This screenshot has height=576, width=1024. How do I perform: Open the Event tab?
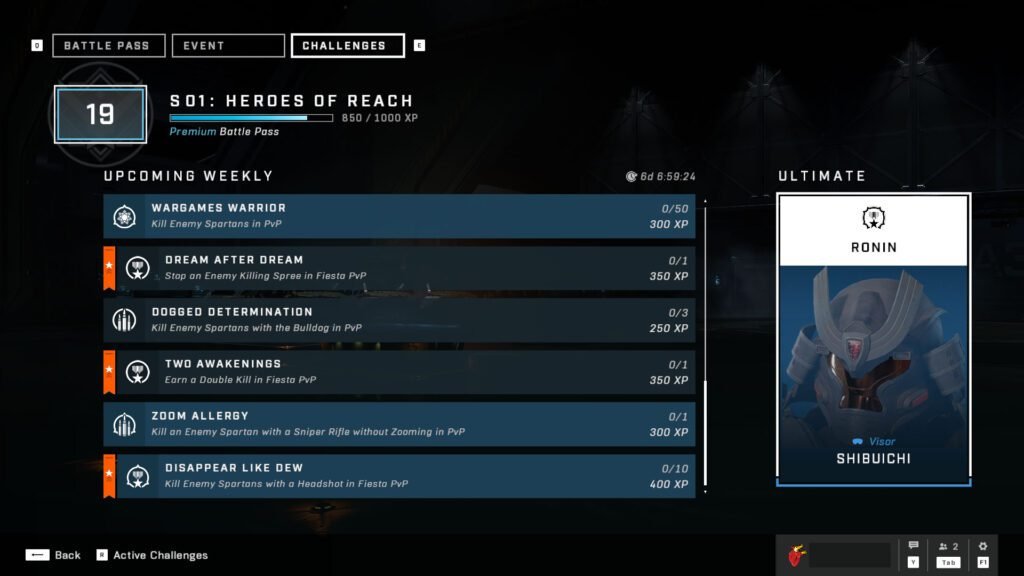228,46
